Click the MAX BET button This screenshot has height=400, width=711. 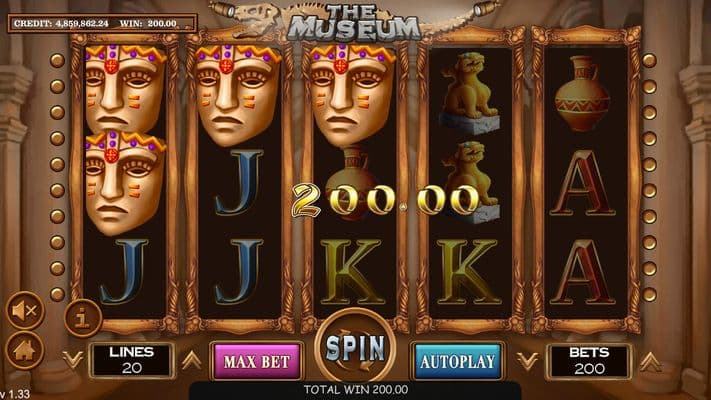[254, 360]
